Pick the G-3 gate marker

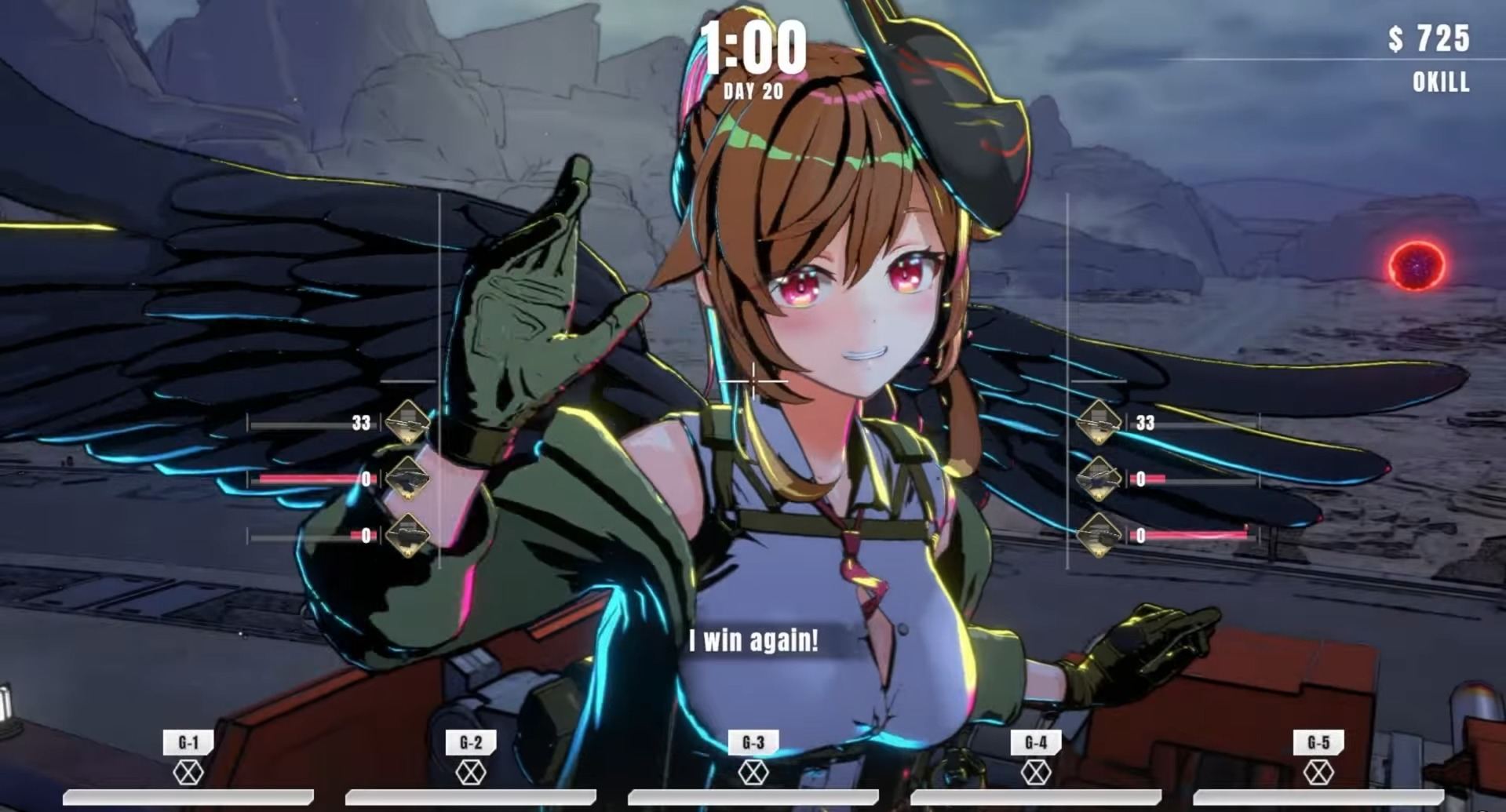click(x=753, y=742)
